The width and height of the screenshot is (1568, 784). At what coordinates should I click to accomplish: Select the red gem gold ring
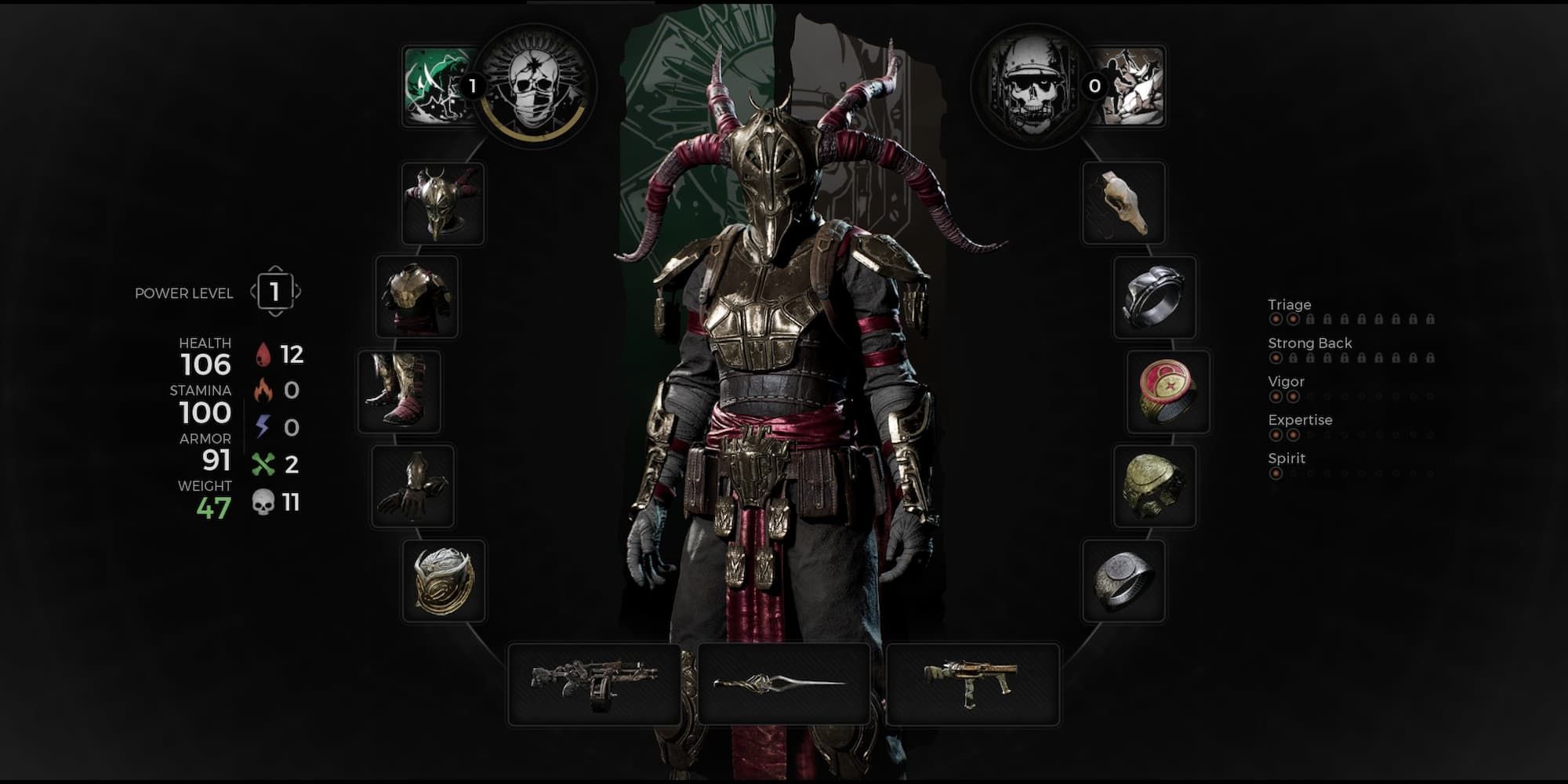[x=1168, y=391]
